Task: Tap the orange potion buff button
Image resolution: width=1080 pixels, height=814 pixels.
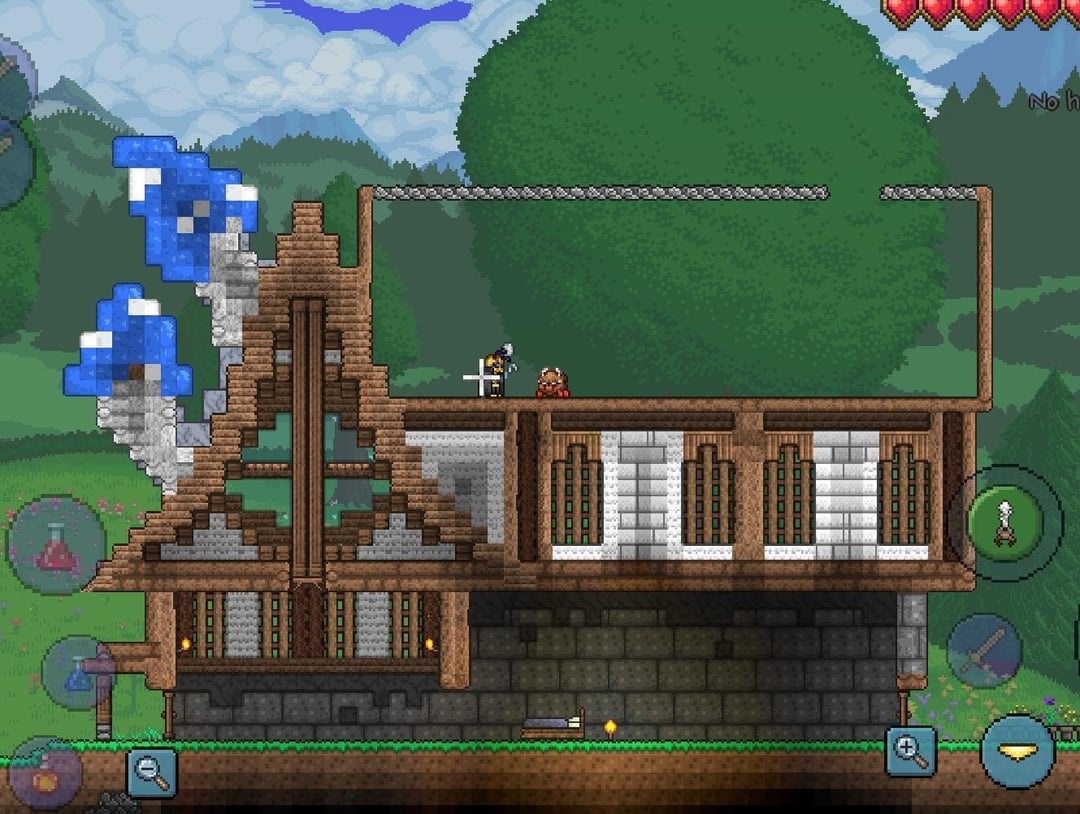Action: [x=44, y=774]
